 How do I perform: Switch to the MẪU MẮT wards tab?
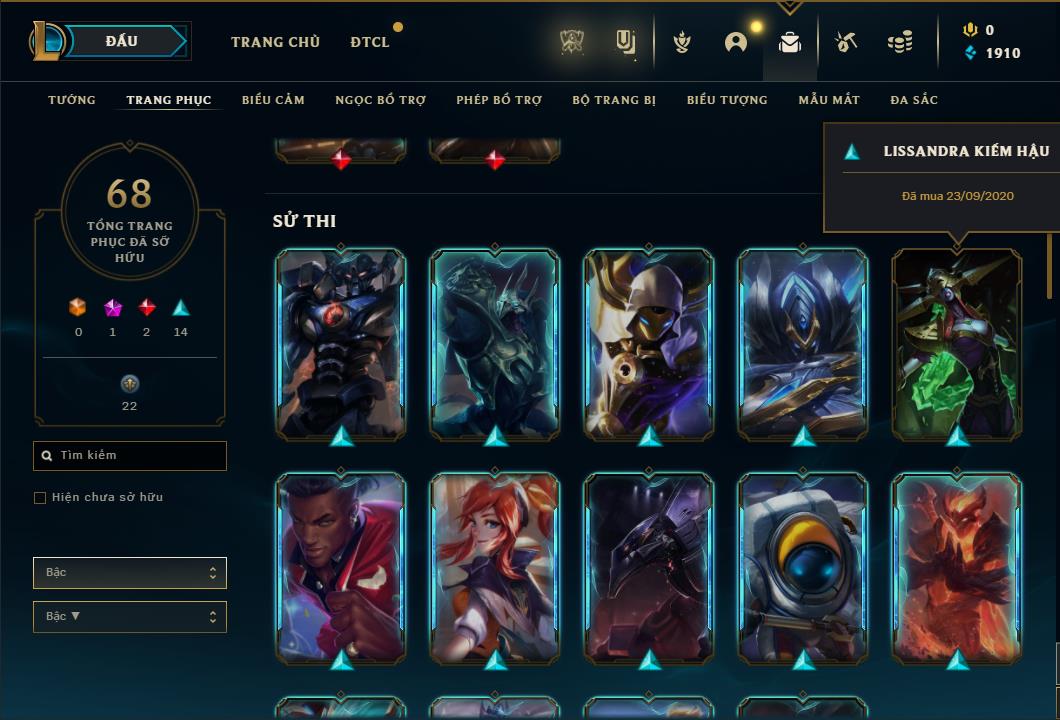tap(829, 100)
